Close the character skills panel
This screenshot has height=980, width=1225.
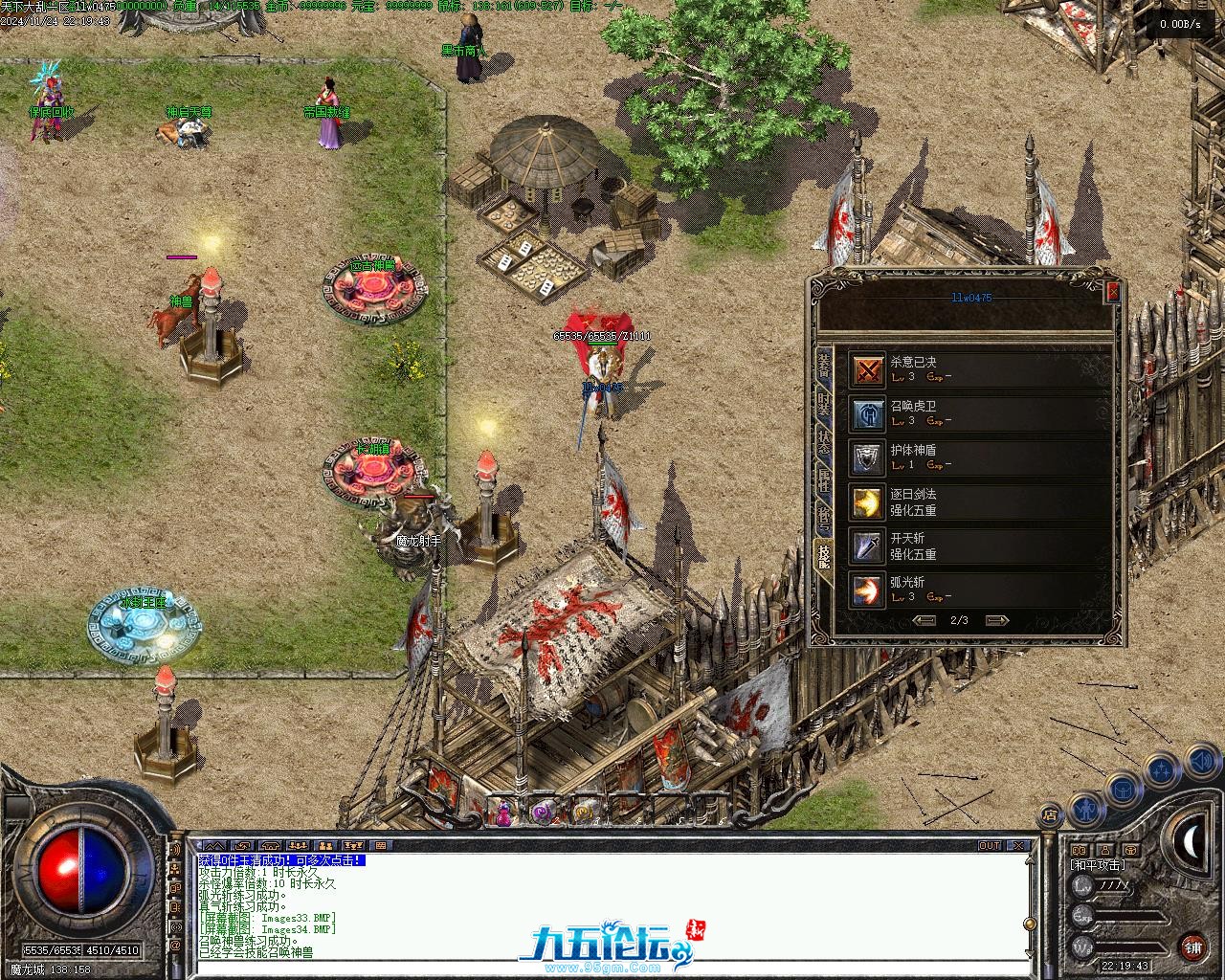coord(1112,291)
